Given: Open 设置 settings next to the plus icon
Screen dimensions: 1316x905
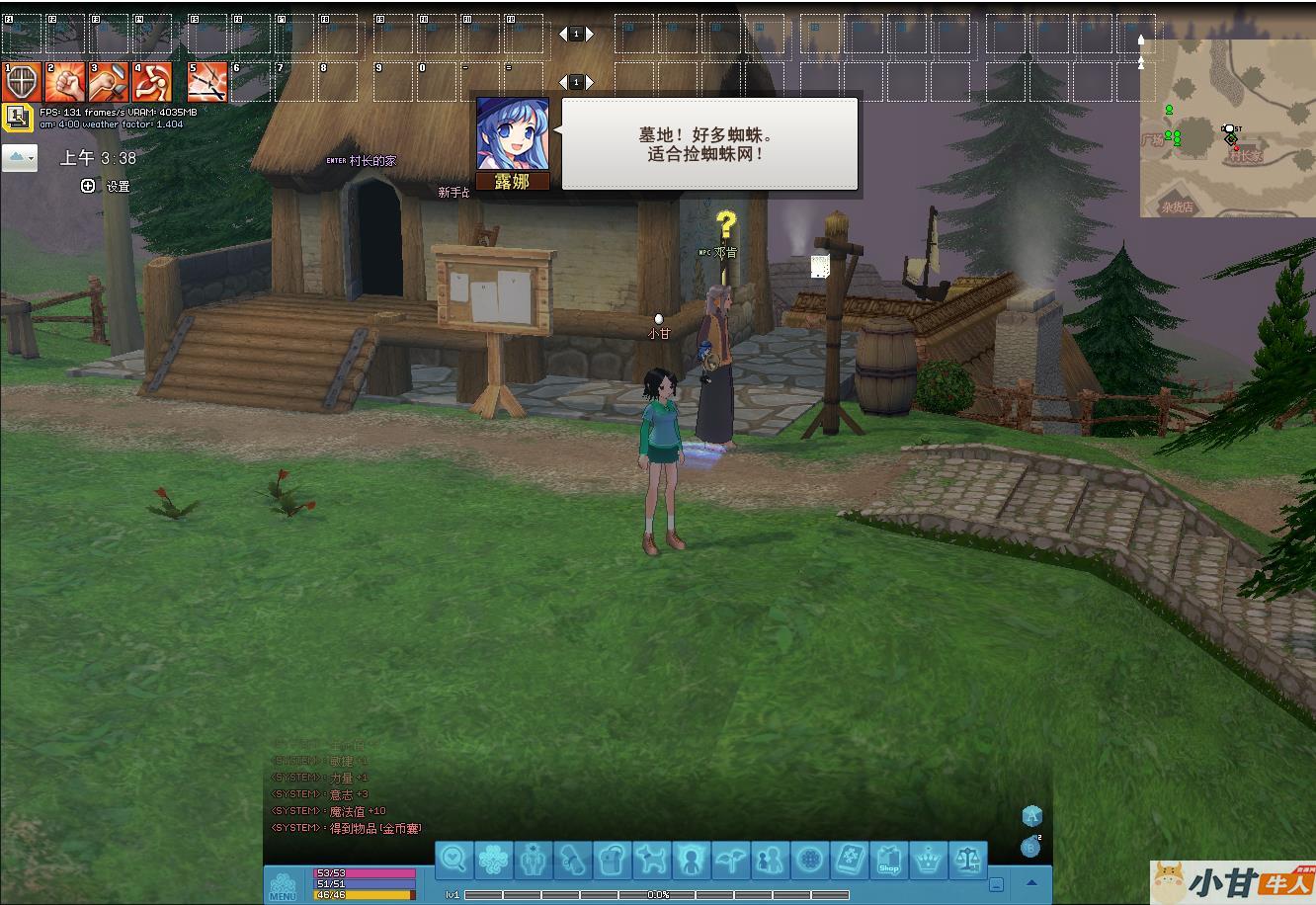Looking at the screenshot, I should pos(118,186).
